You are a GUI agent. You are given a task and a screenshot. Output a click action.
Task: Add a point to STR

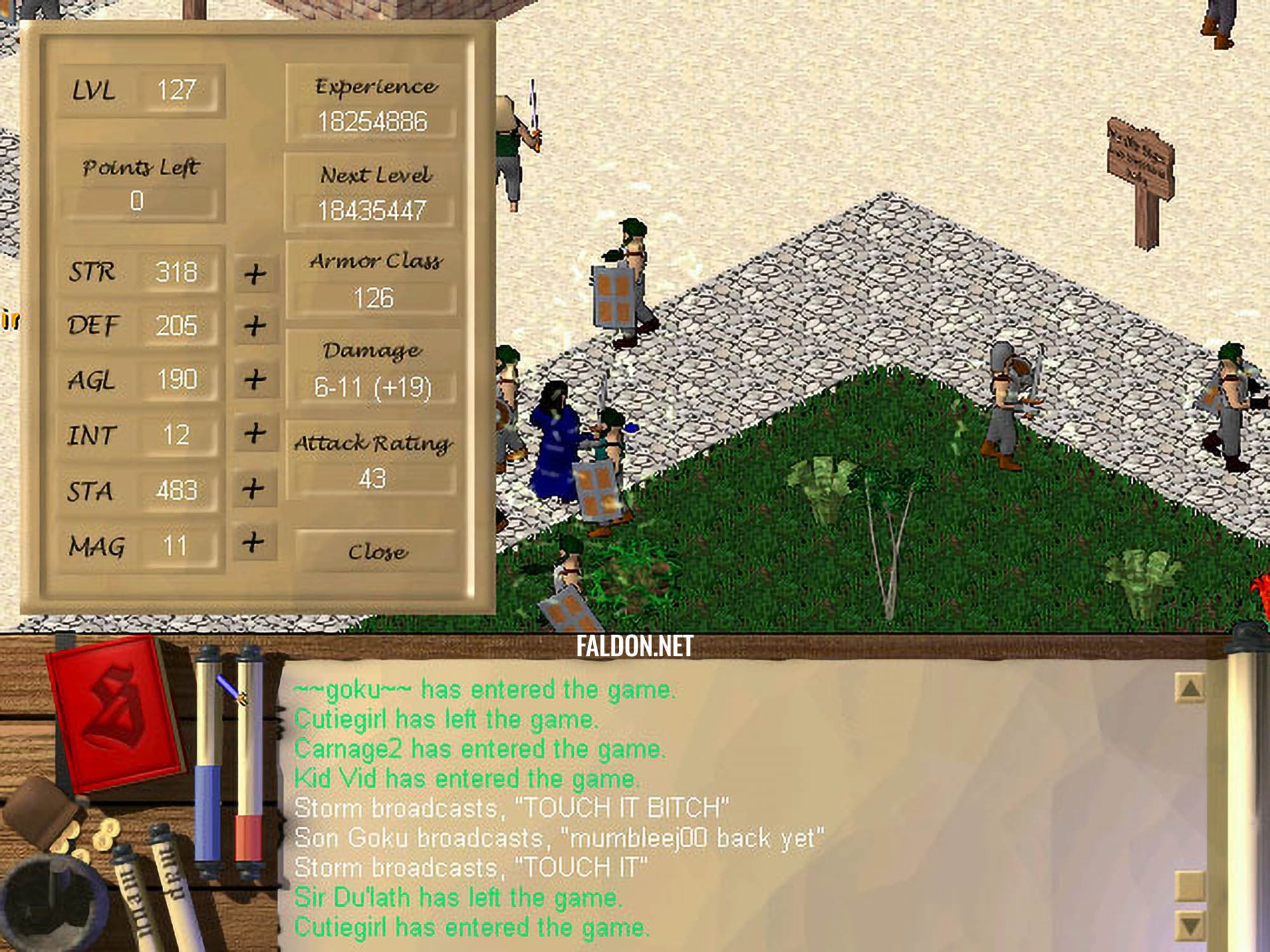pos(255,274)
